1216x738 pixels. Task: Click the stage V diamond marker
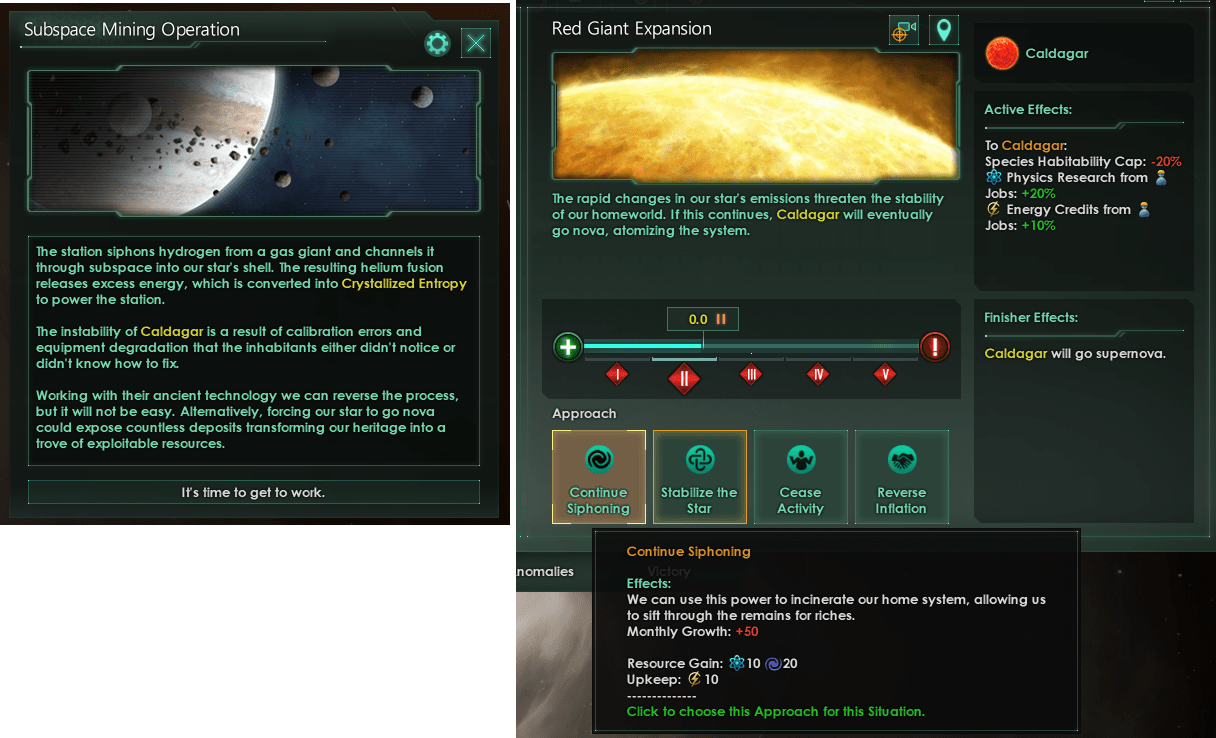click(x=884, y=374)
